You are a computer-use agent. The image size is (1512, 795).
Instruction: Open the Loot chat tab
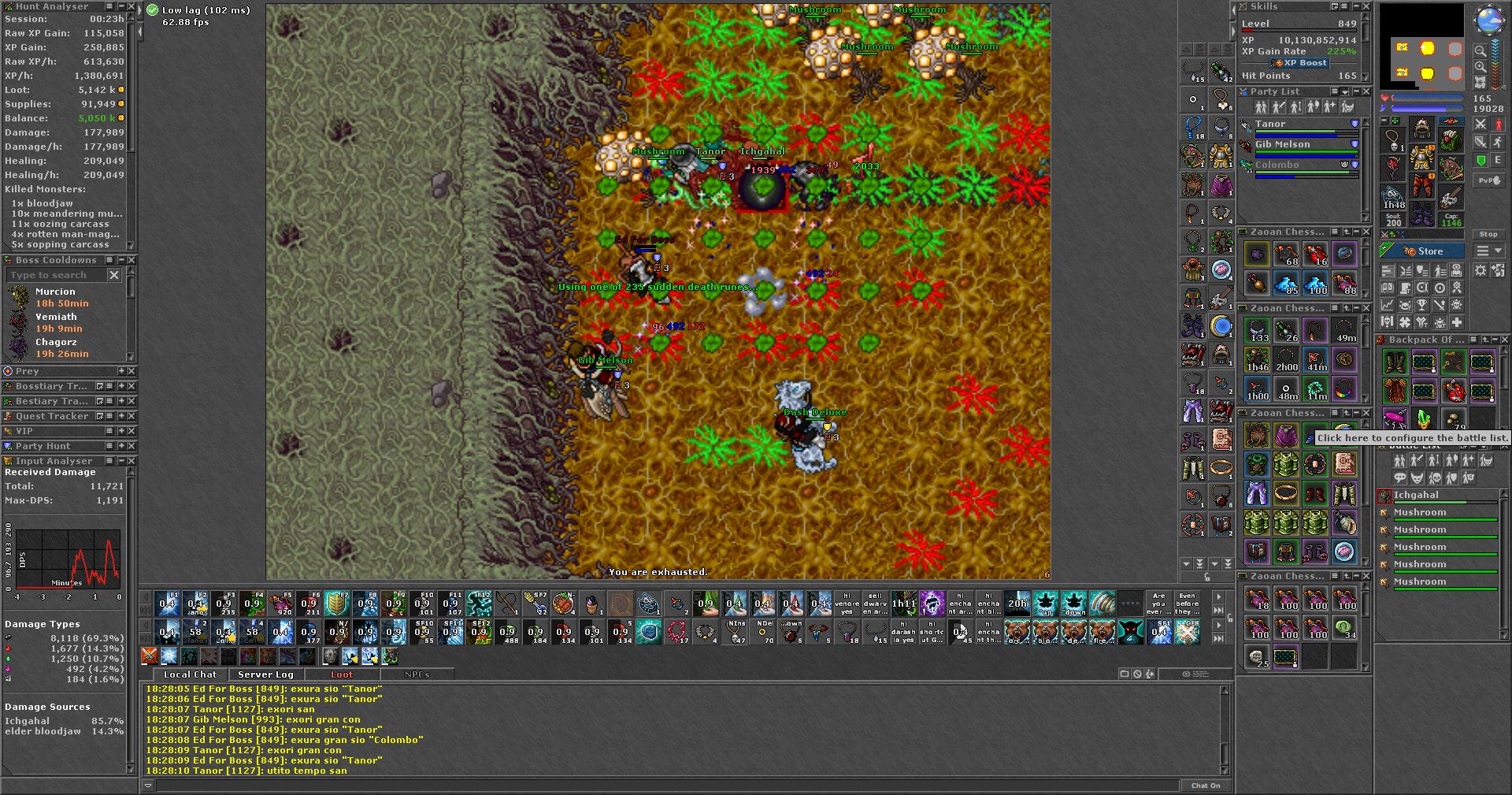[341, 674]
